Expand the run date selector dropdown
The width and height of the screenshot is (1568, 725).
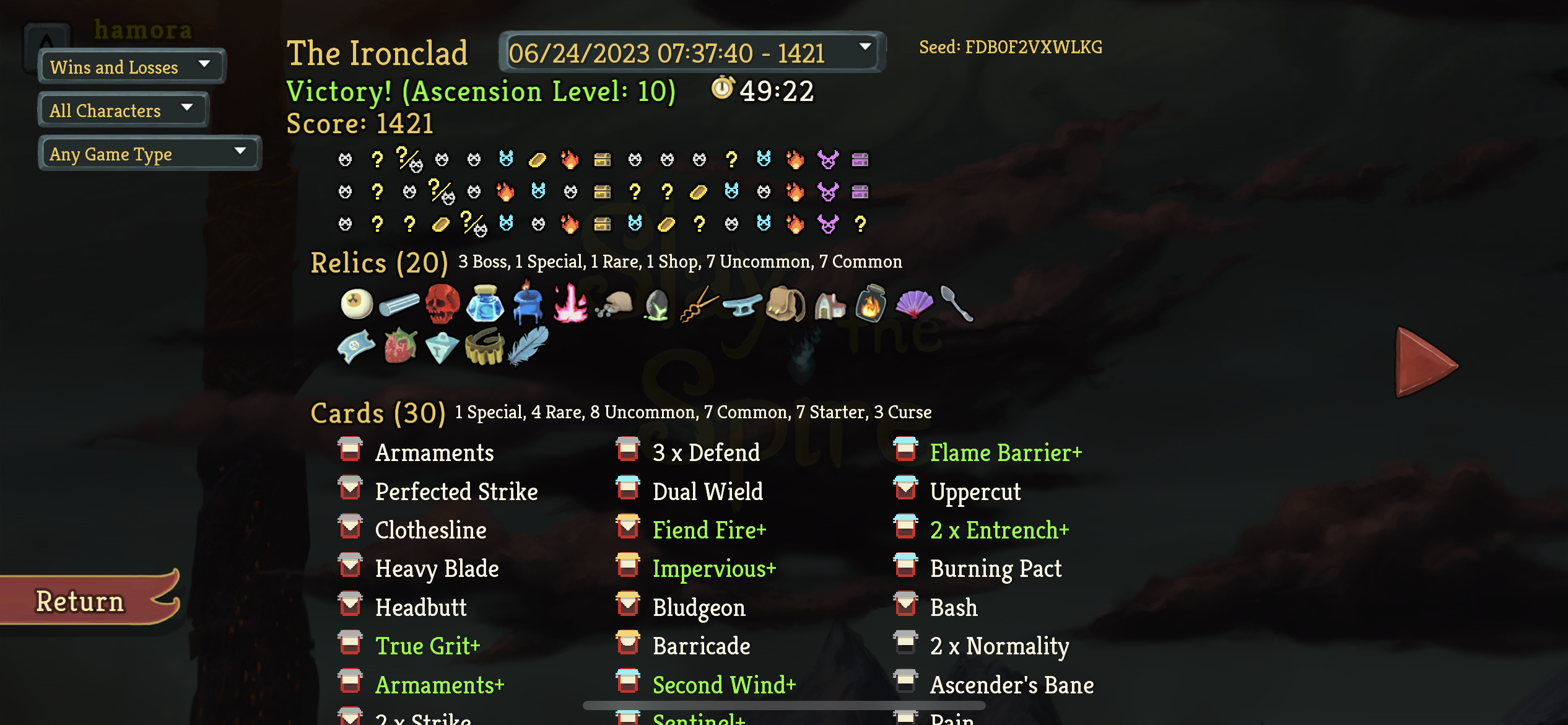690,53
